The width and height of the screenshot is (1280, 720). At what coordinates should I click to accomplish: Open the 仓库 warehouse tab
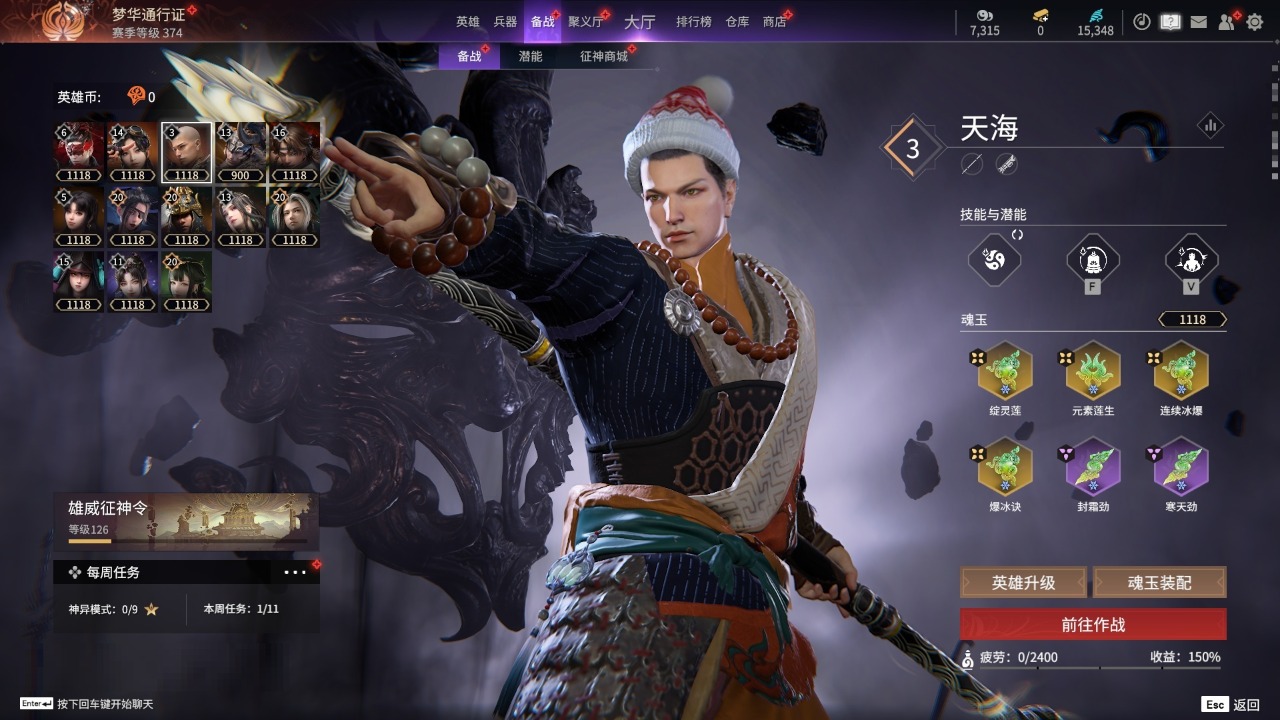coord(737,21)
